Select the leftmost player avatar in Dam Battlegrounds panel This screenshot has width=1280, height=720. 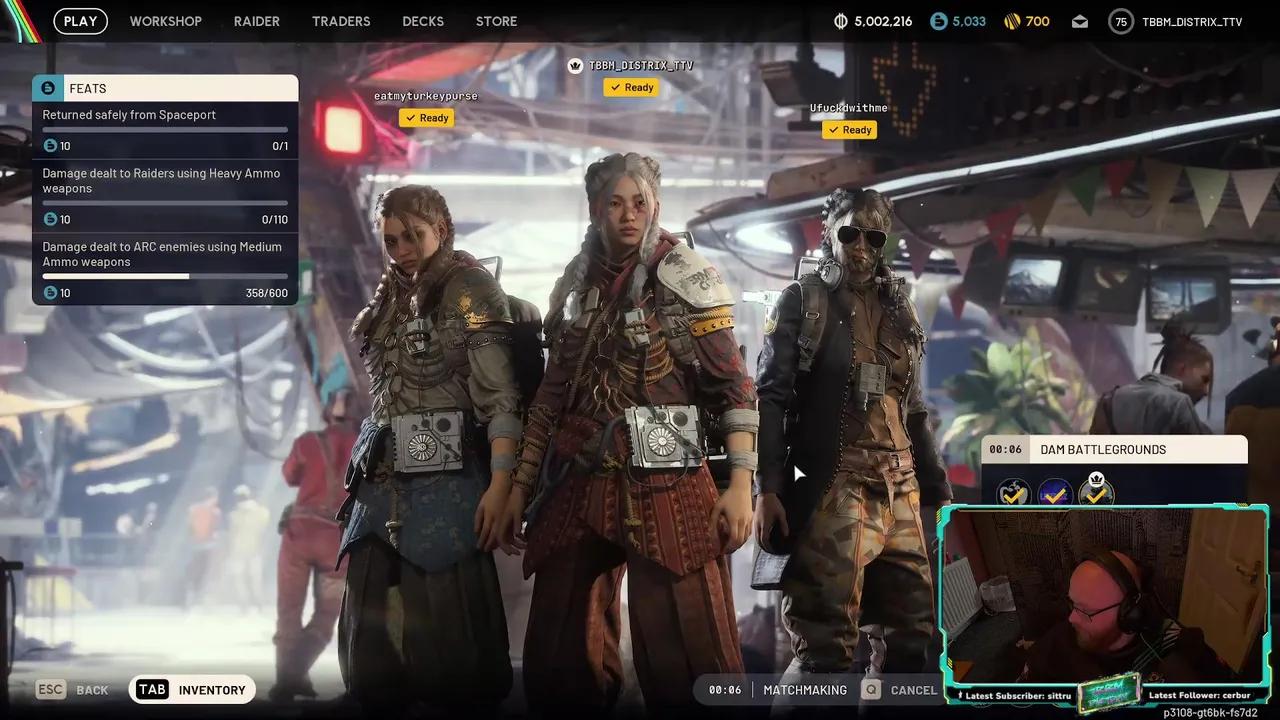point(1012,493)
